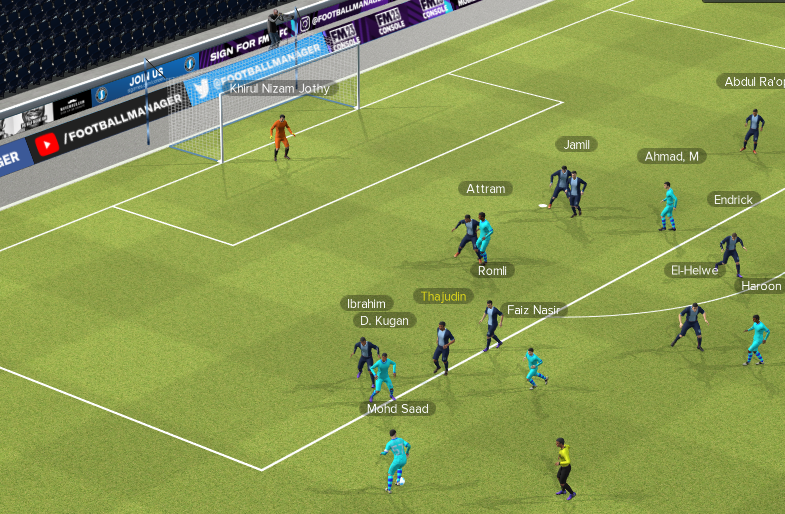Viewport: 785px width, 514px height.
Task: Choose the El-Helwe player label
Action: (694, 270)
